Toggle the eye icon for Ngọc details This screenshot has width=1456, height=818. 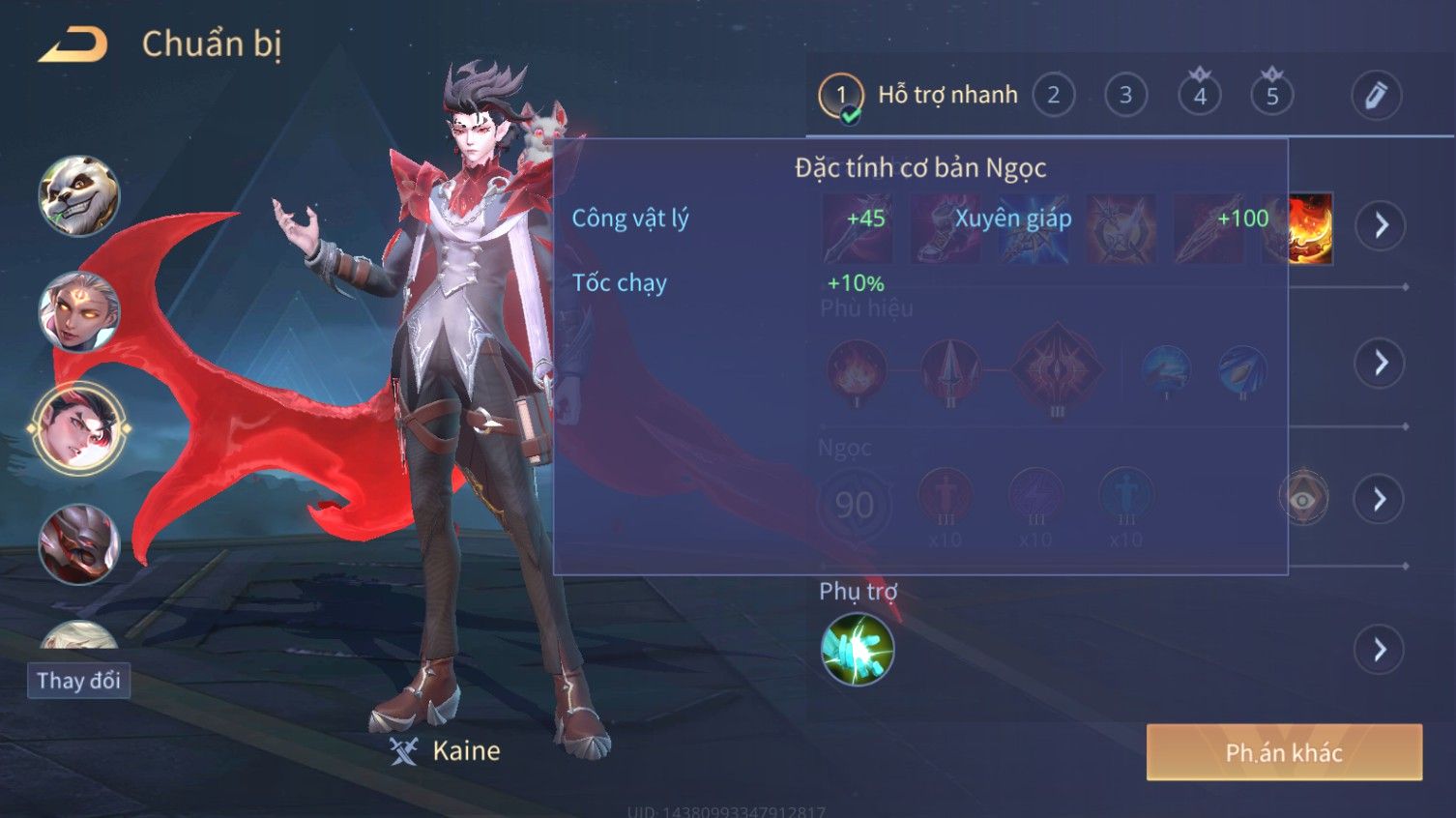(1303, 499)
